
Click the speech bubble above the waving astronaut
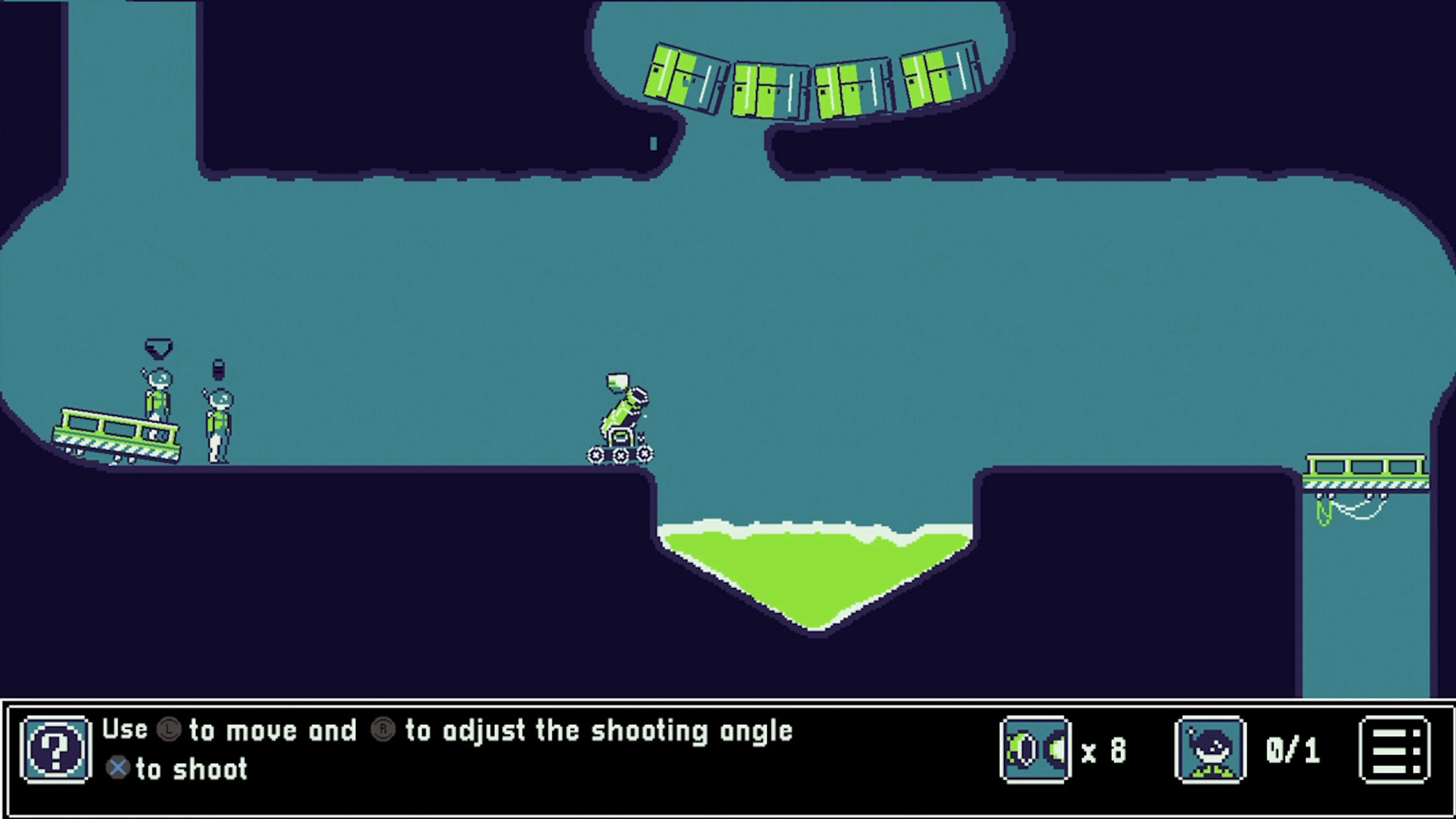tap(158, 348)
